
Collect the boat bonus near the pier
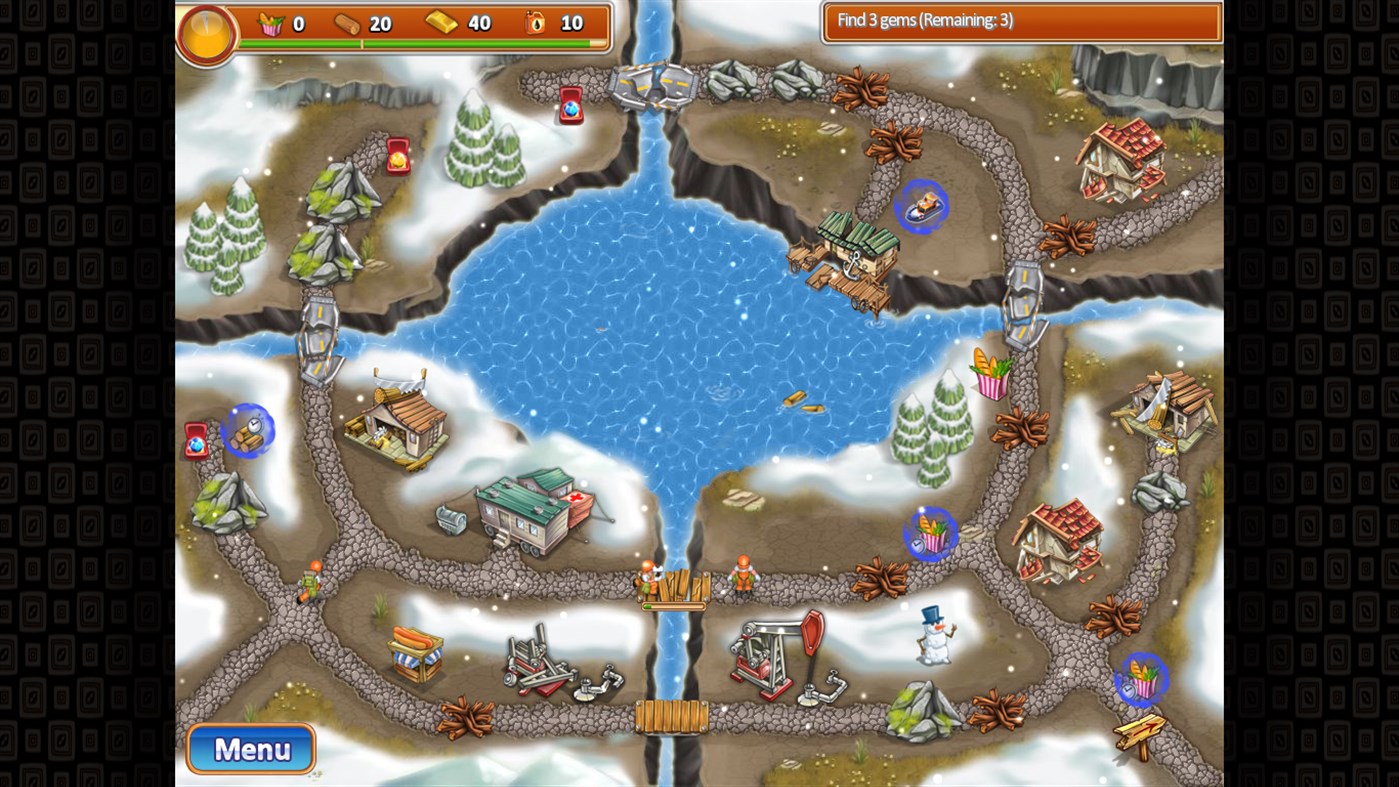click(920, 207)
